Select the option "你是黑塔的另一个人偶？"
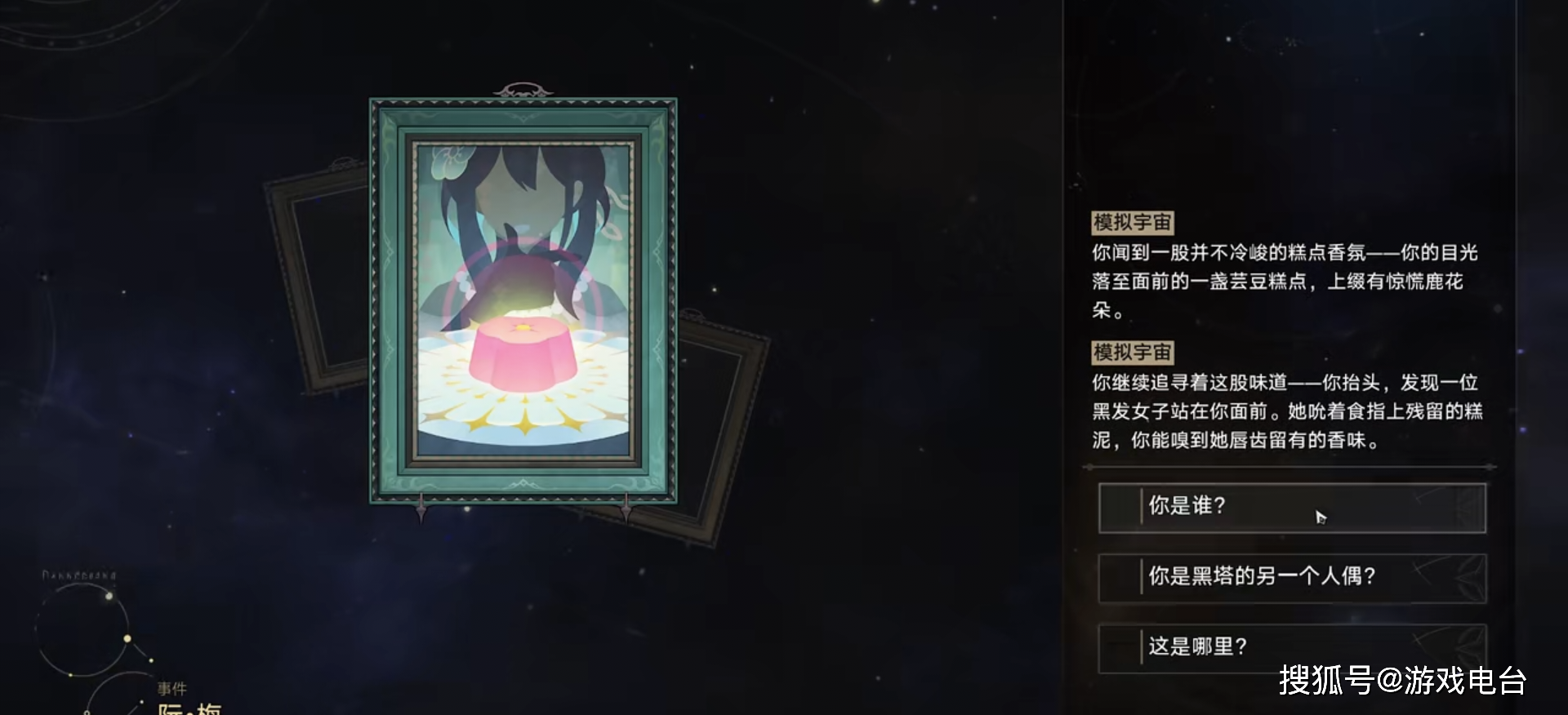Screen dimensions: 1568x715 (1290, 577)
